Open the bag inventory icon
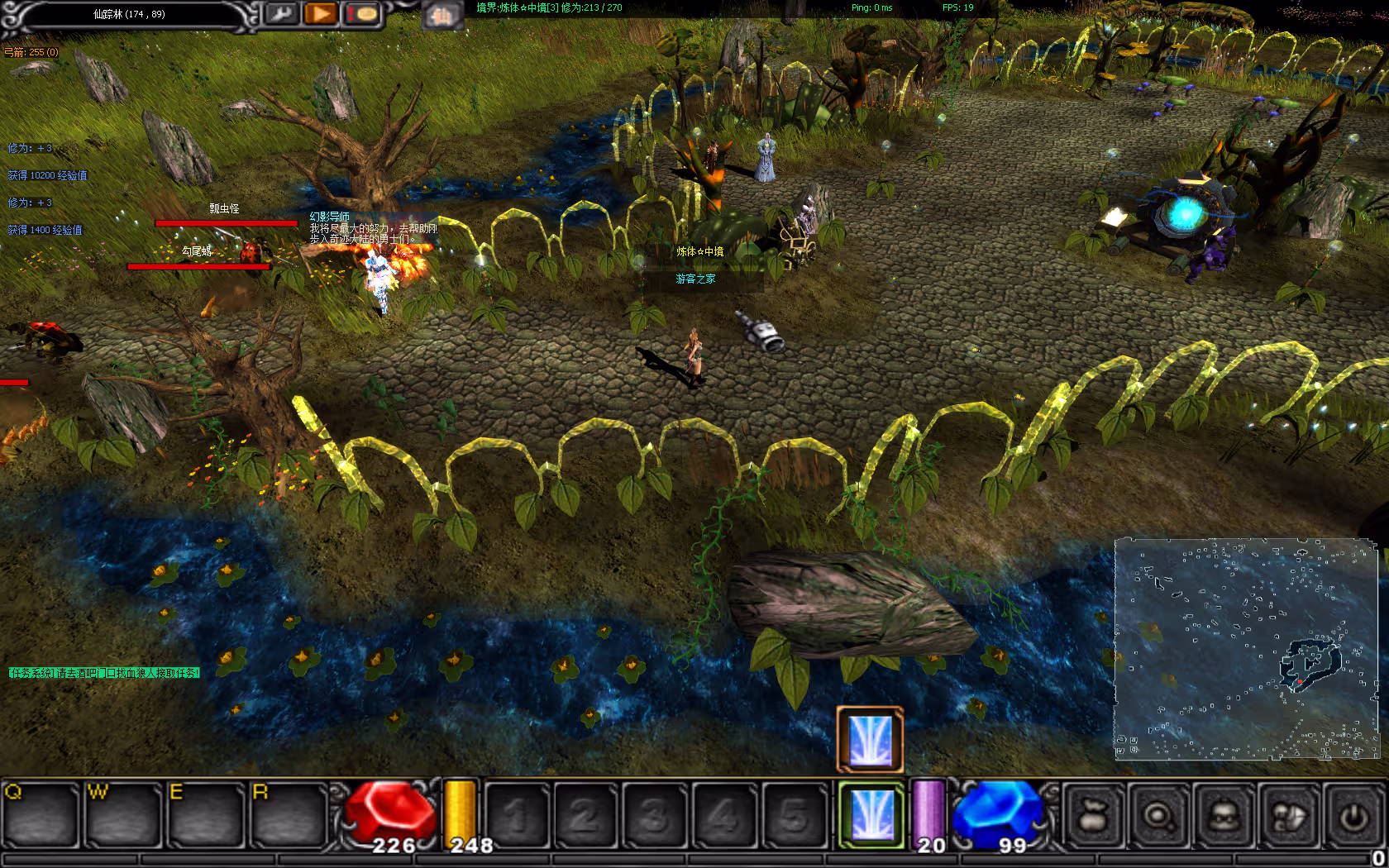Viewport: 1389px width, 868px height. pyautogui.click(x=1093, y=817)
